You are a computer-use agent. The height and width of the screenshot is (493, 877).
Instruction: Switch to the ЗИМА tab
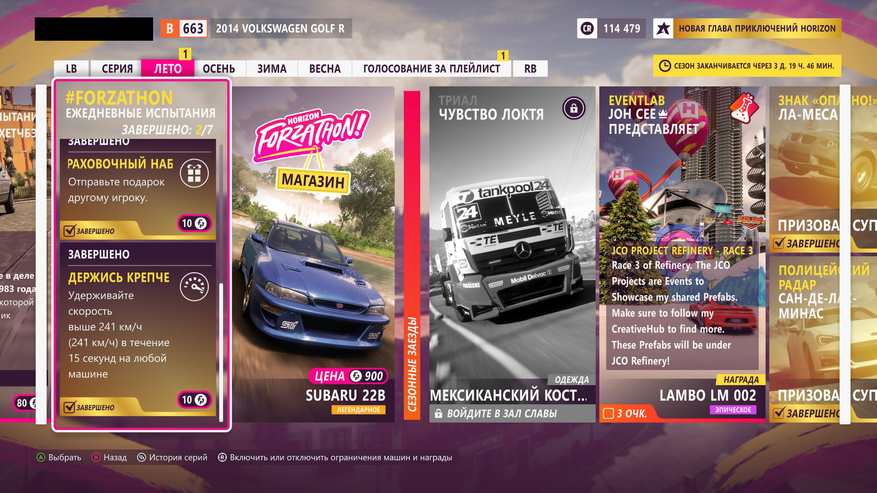coord(271,69)
